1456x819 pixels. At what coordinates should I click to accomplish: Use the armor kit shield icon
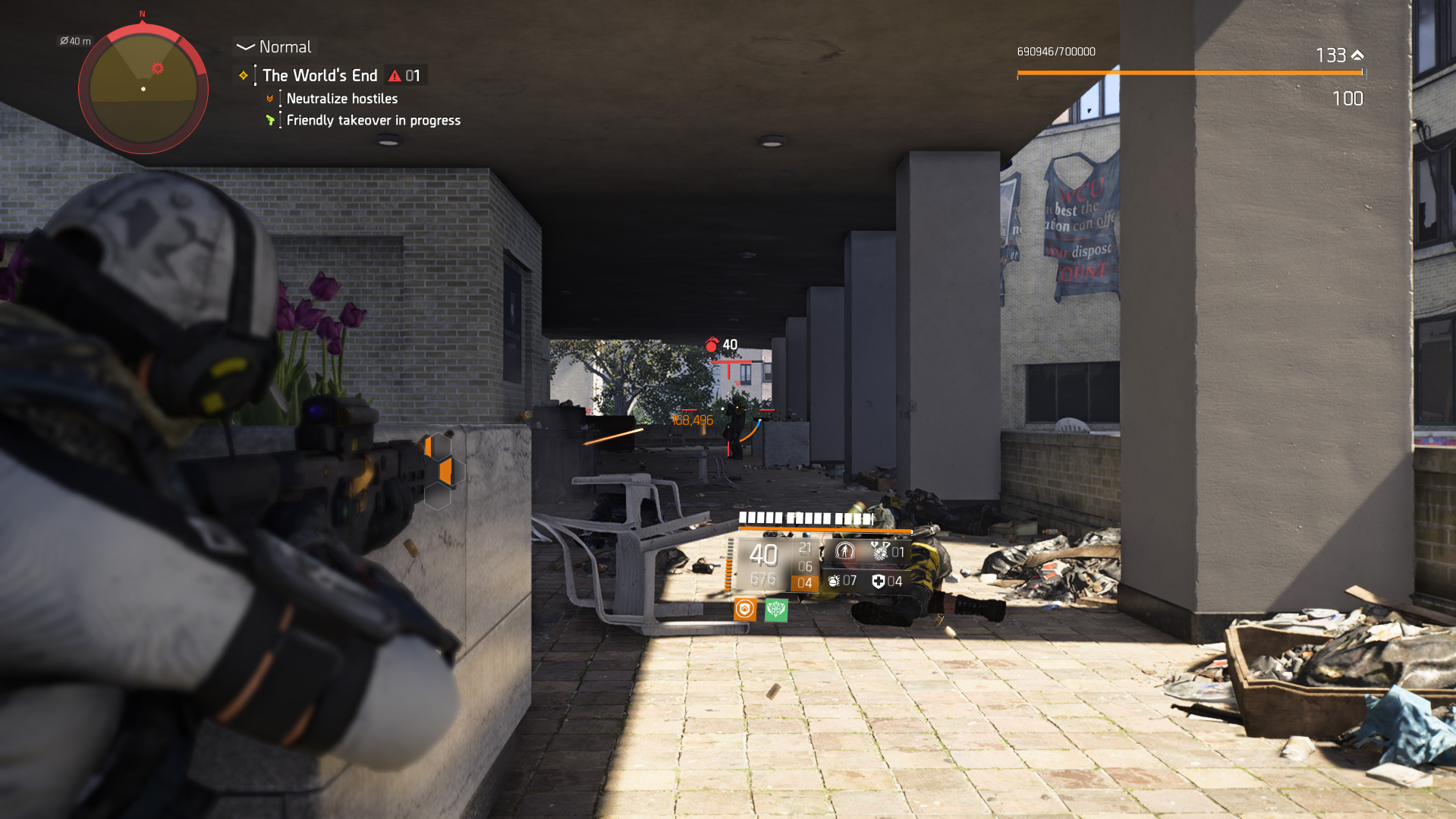(x=879, y=581)
